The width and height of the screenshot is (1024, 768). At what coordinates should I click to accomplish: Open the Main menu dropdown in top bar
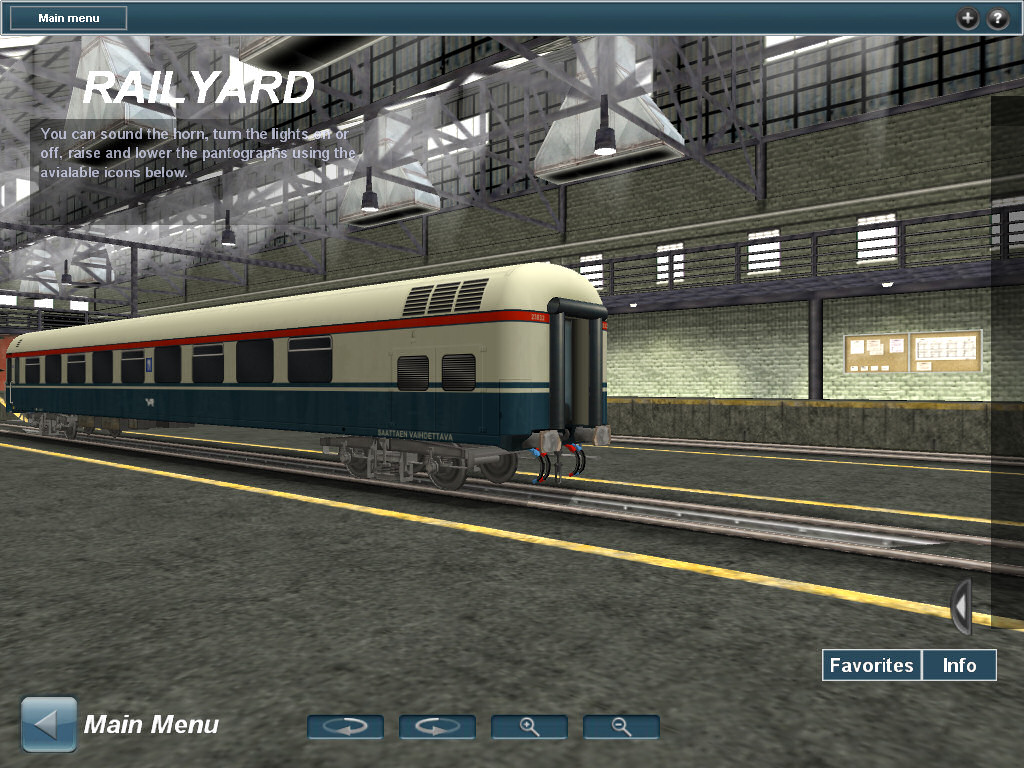[x=68, y=18]
